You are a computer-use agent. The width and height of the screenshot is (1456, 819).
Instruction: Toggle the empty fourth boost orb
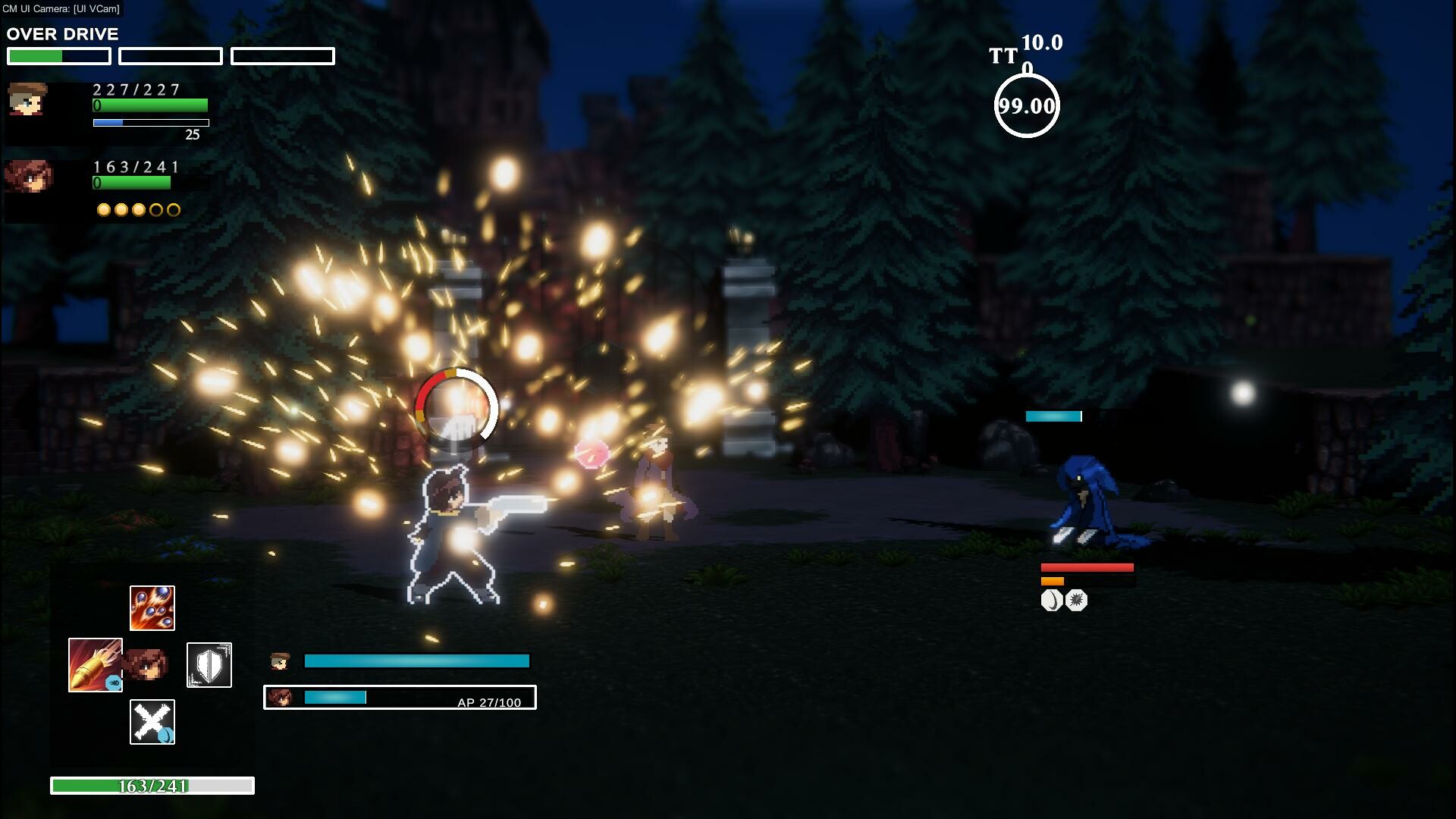(155, 210)
